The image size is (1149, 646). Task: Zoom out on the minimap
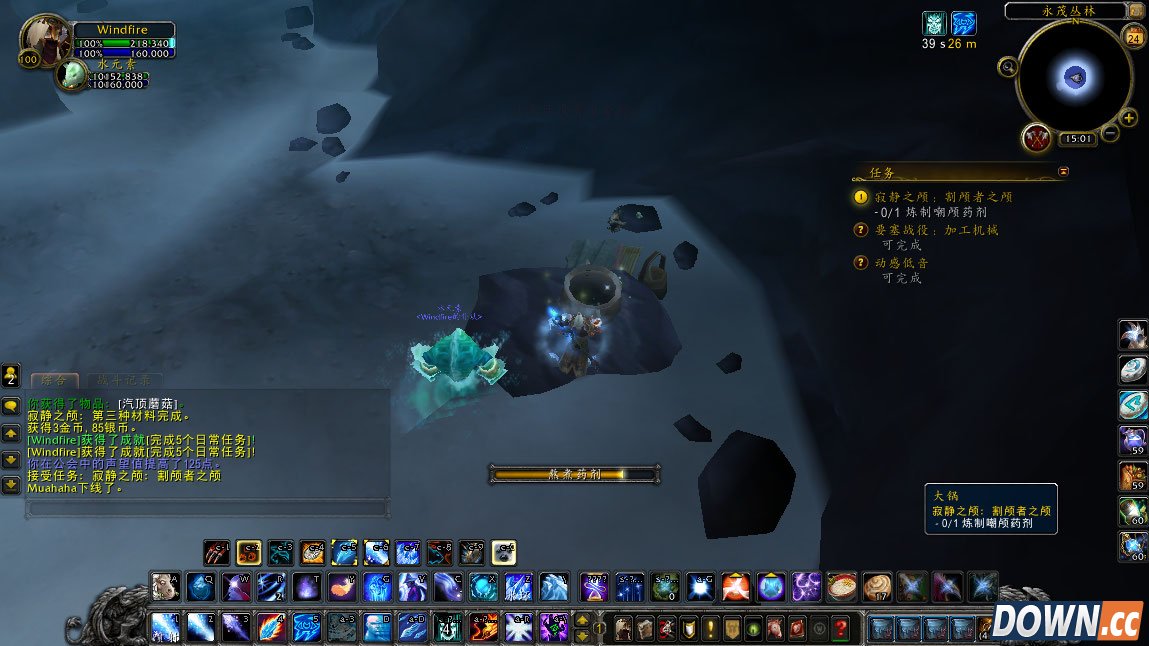coord(1110,133)
